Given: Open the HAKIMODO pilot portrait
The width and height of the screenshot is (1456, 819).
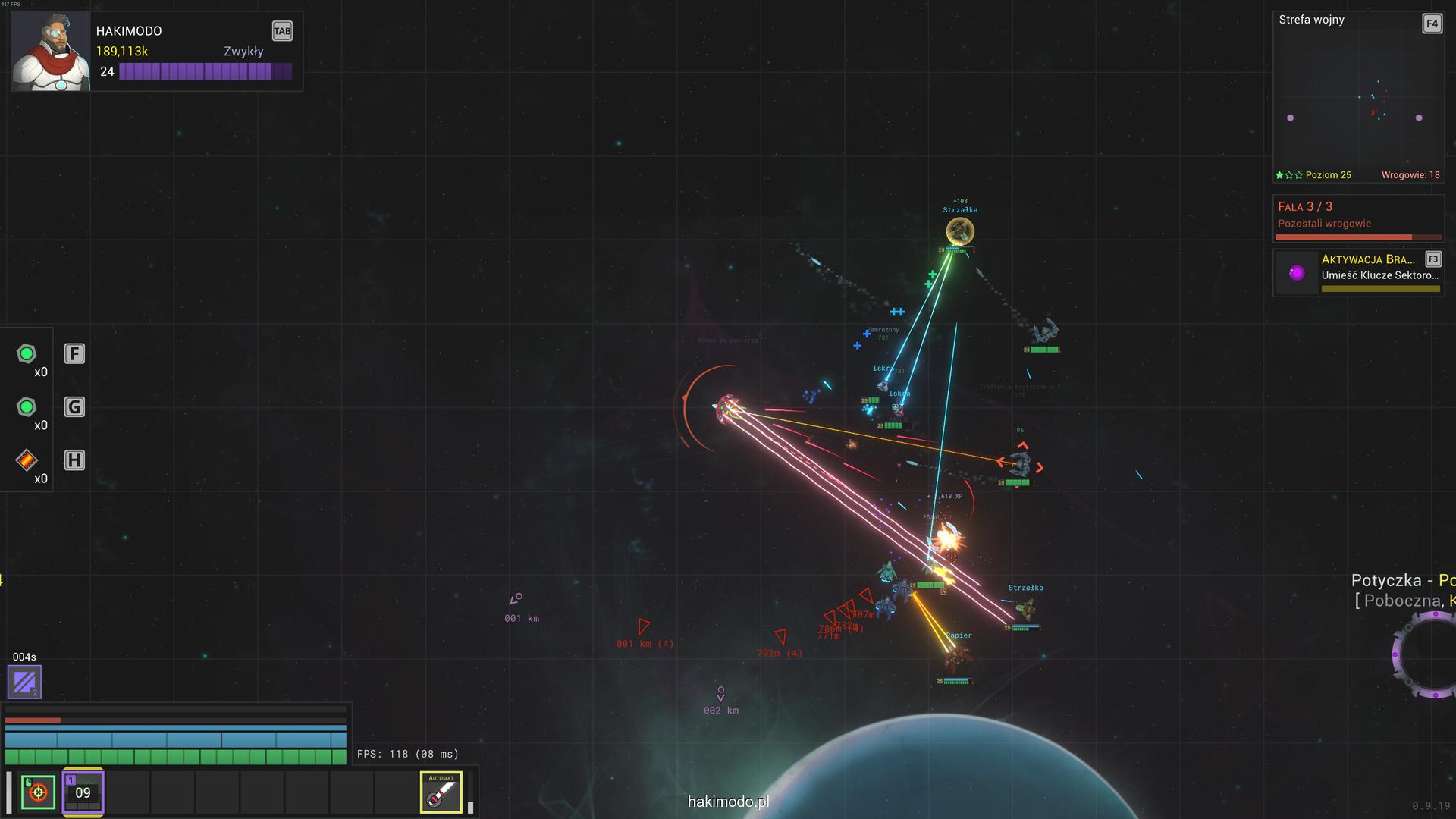Looking at the screenshot, I should tap(51, 52).
